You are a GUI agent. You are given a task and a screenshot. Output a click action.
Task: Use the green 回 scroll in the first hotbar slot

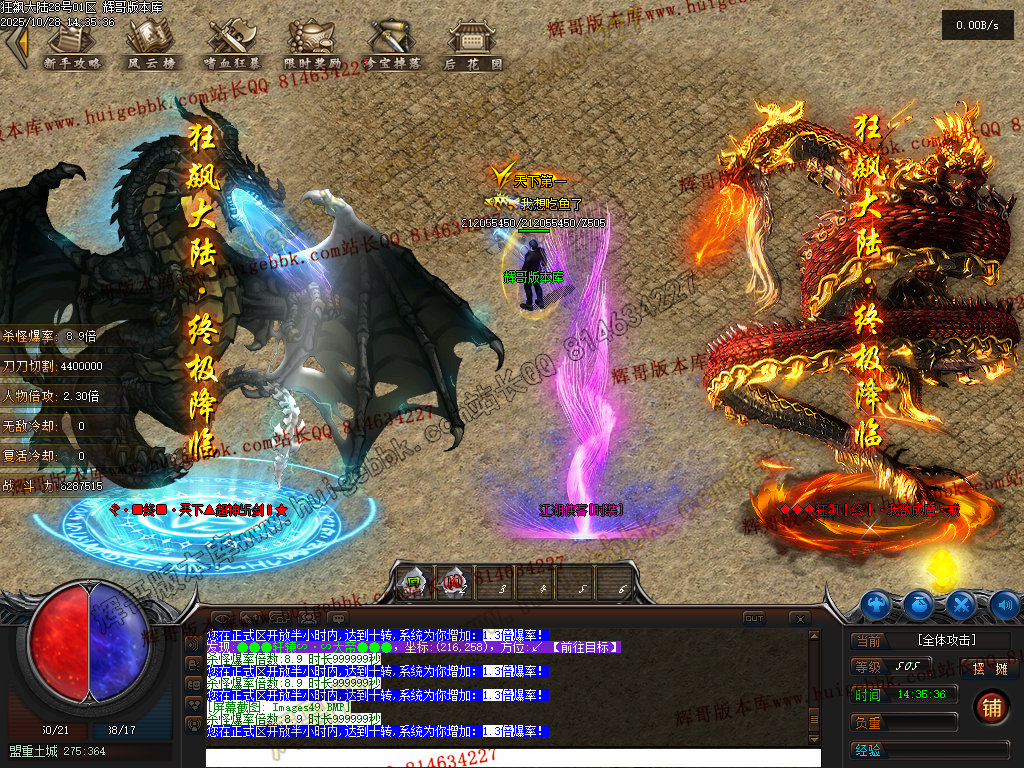(x=414, y=582)
